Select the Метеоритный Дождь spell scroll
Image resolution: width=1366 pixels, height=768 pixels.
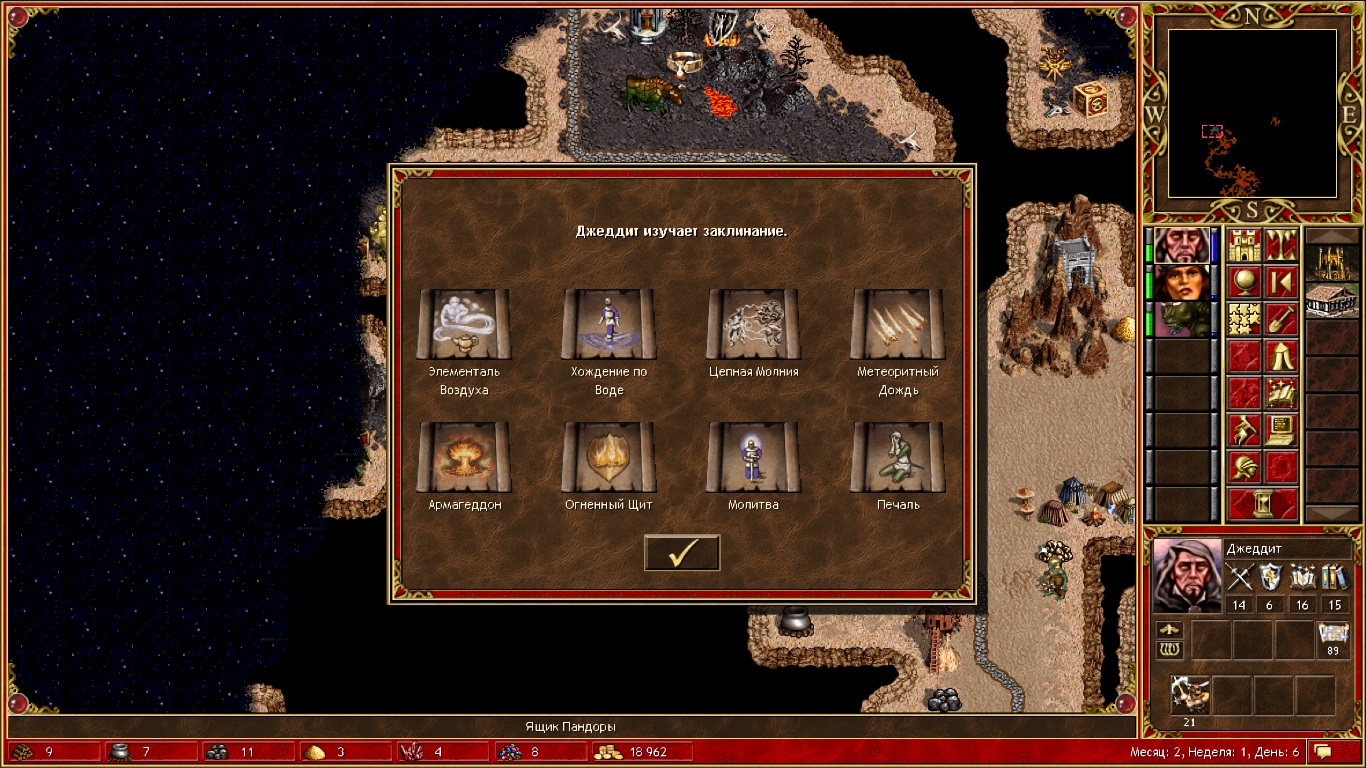click(x=897, y=325)
